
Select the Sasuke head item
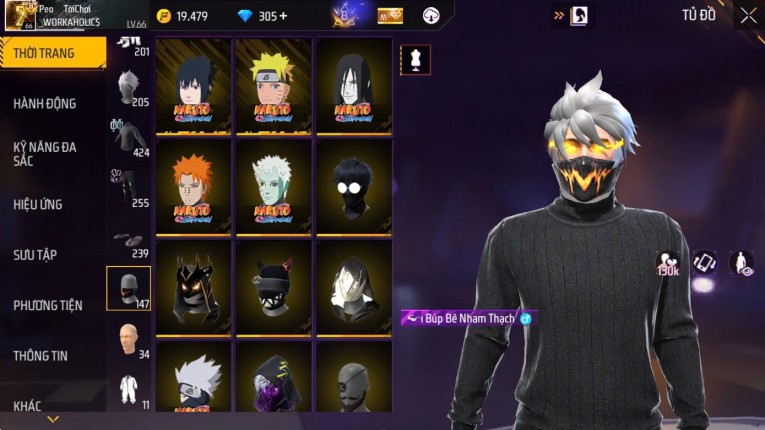[194, 86]
